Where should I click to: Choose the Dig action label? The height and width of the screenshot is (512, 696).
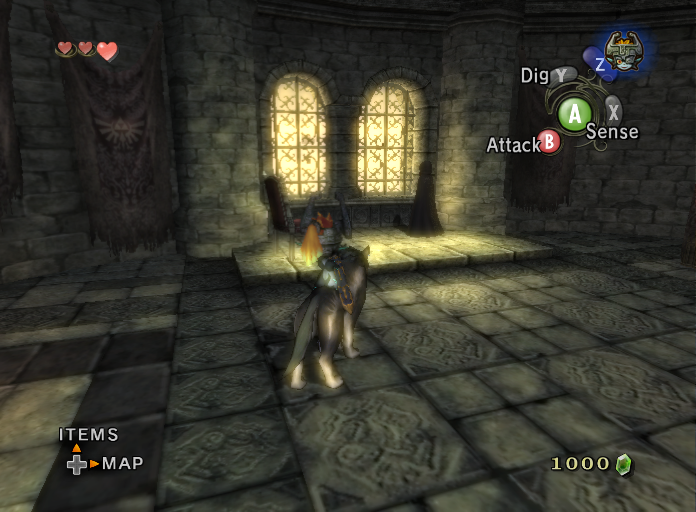[535, 75]
